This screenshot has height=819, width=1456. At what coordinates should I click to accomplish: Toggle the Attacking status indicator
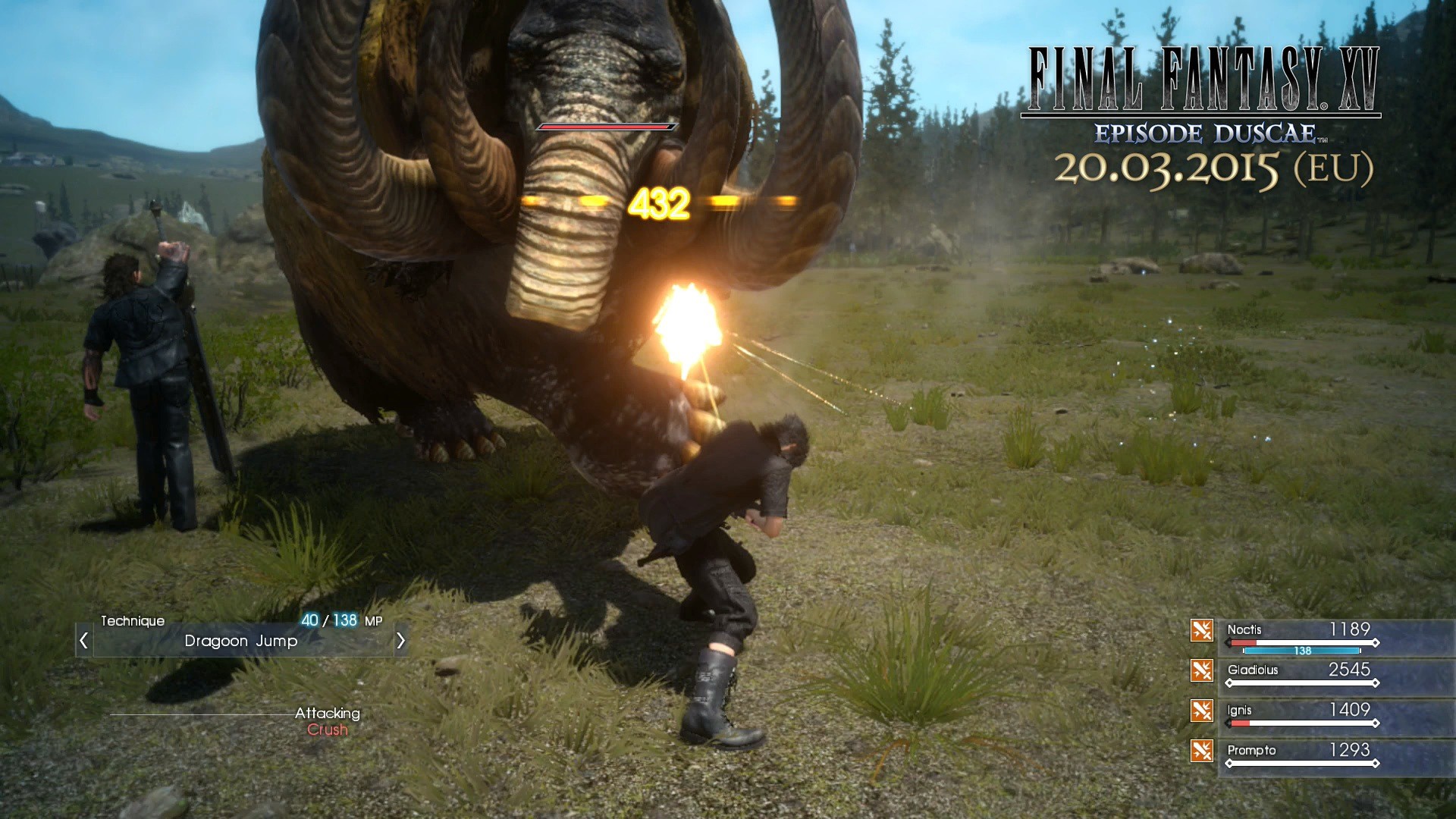point(328,713)
